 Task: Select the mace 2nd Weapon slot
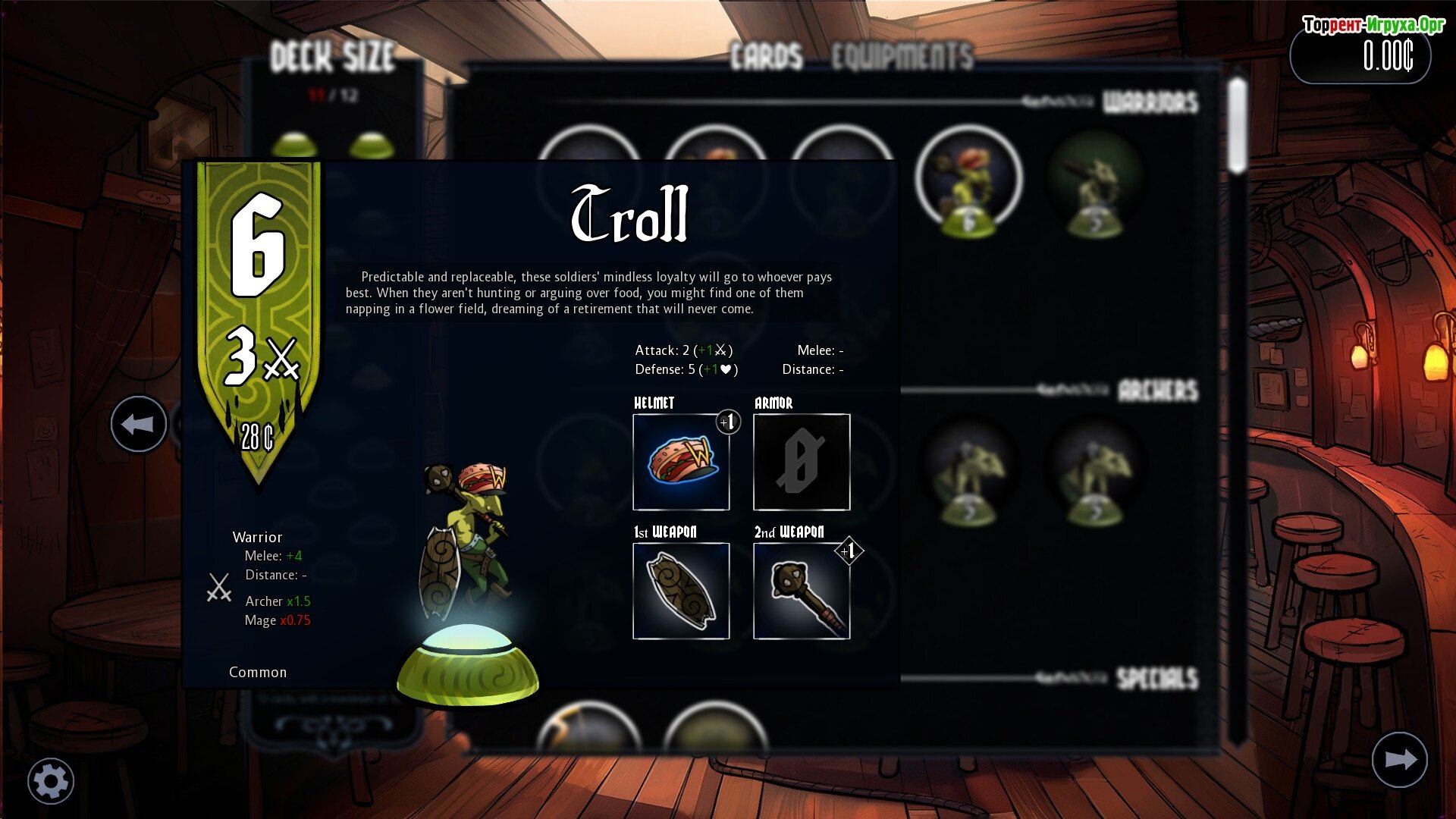802,591
